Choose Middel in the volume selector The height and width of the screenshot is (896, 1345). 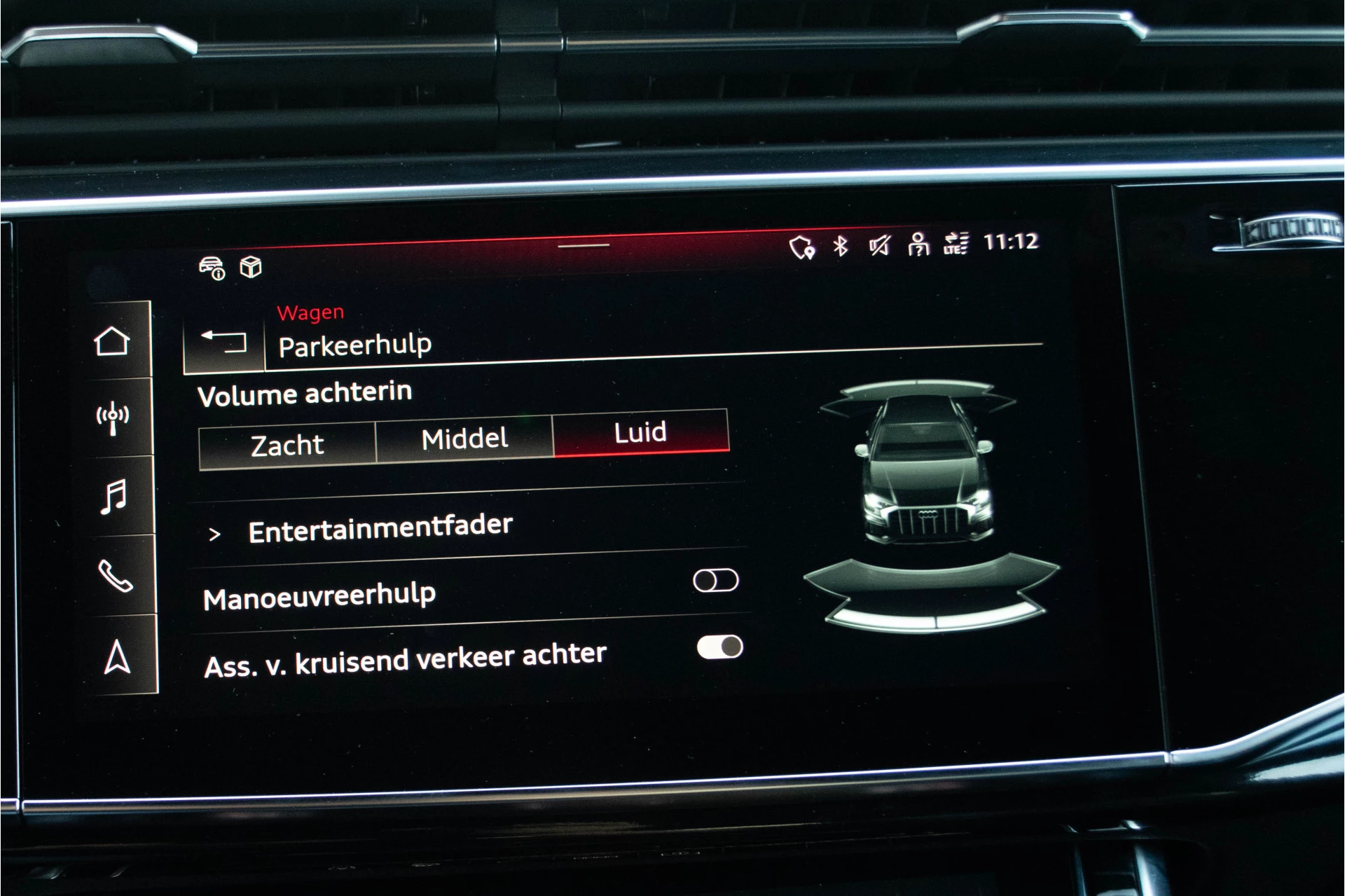(464, 438)
